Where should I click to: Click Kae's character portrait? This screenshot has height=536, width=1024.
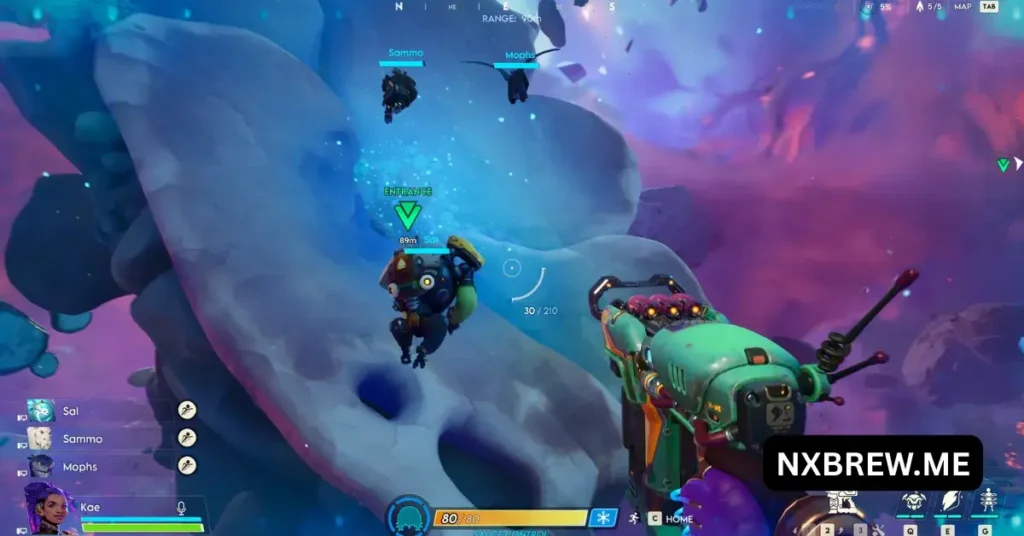click(x=48, y=509)
